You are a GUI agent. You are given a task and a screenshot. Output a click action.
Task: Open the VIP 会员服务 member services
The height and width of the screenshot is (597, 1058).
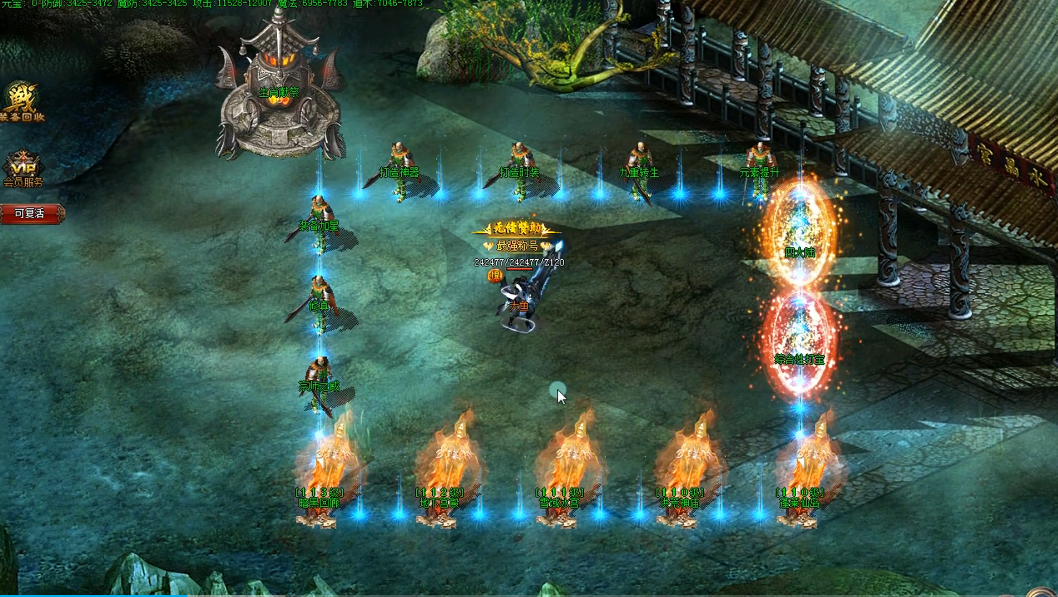22,168
